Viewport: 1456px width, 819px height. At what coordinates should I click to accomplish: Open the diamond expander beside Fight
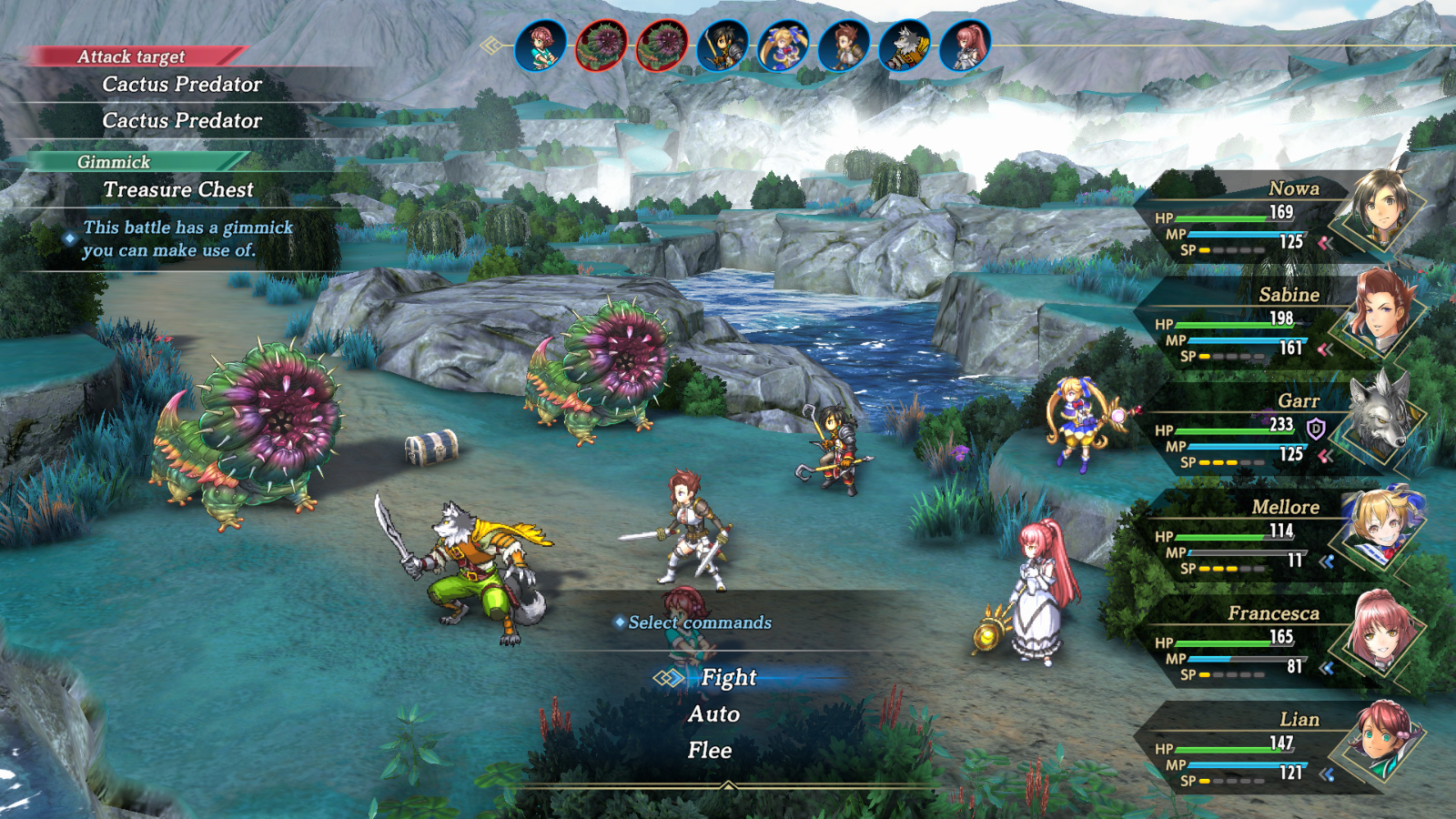coord(671,678)
